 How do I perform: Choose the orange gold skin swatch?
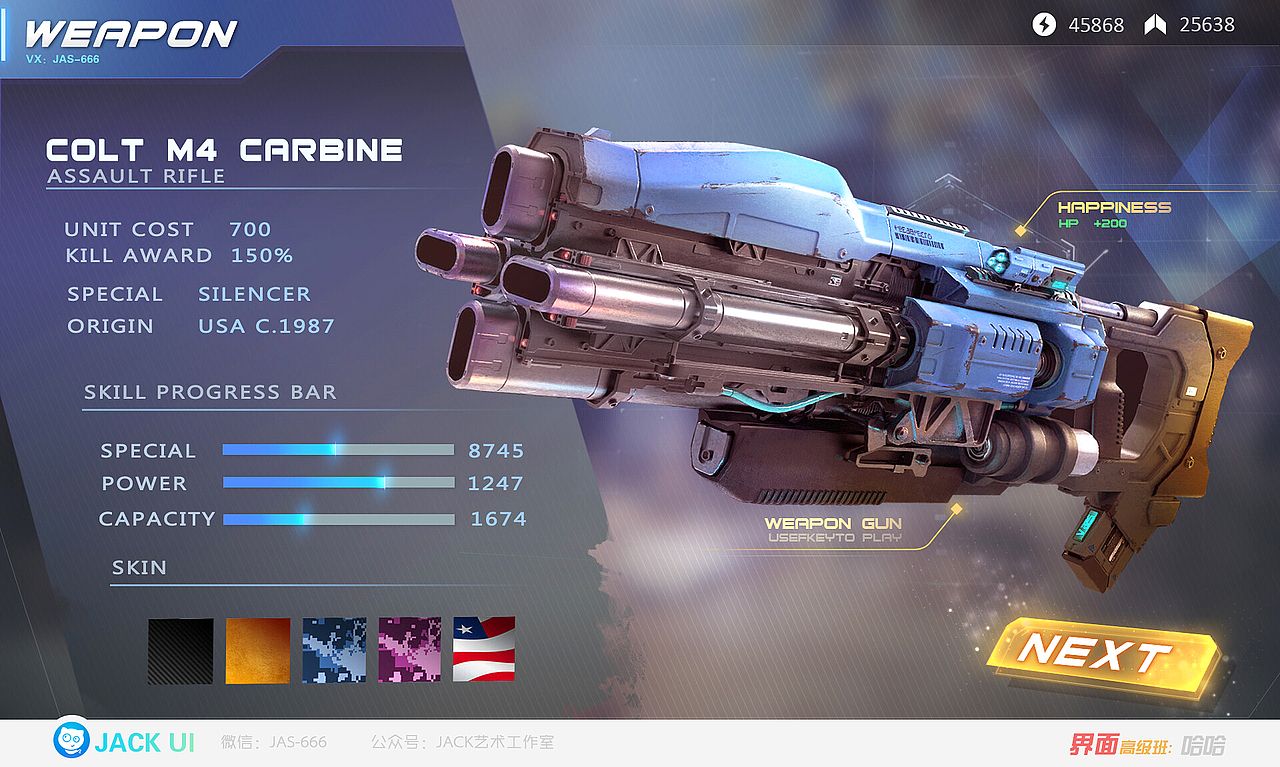point(258,650)
